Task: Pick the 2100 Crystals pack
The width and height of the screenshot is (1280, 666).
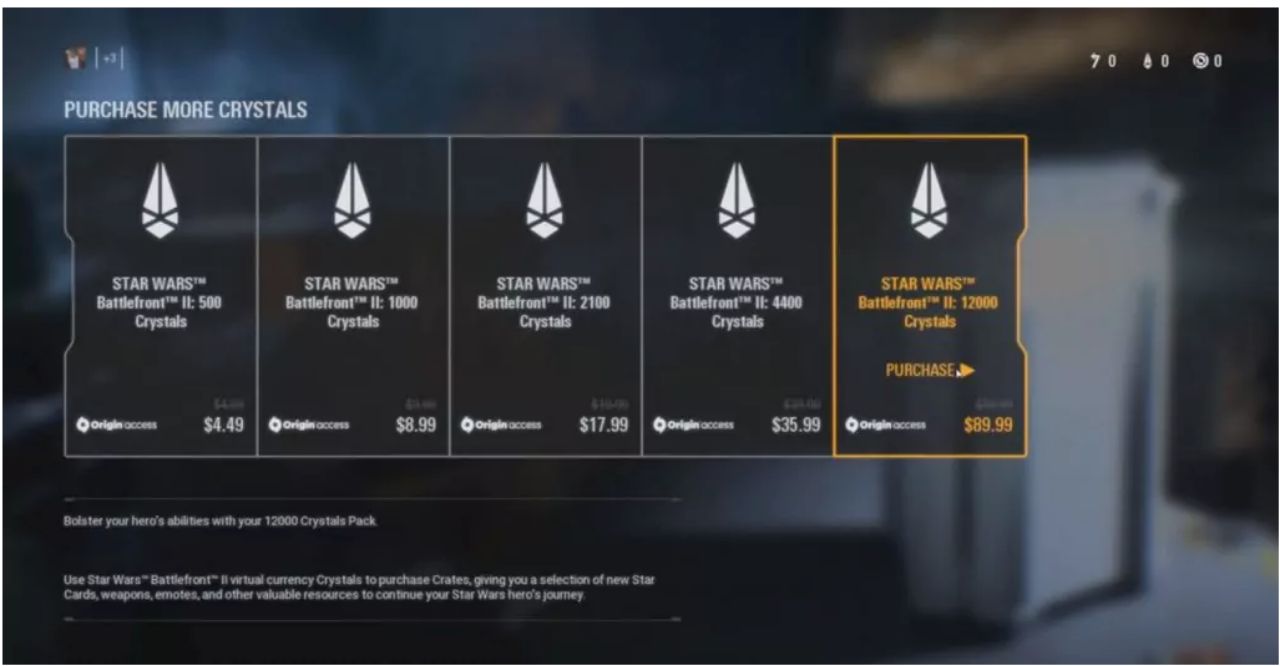Action: point(545,296)
